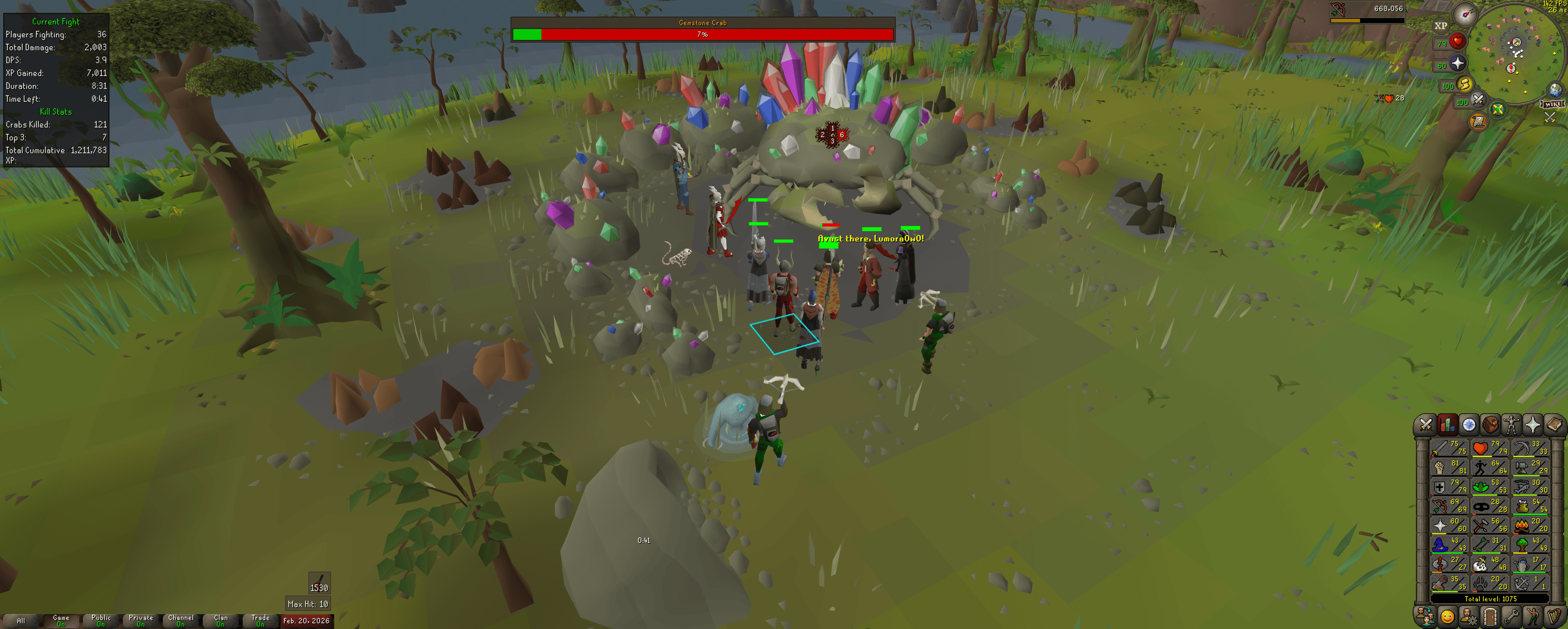Switch to the Quest List tab

1470,423
